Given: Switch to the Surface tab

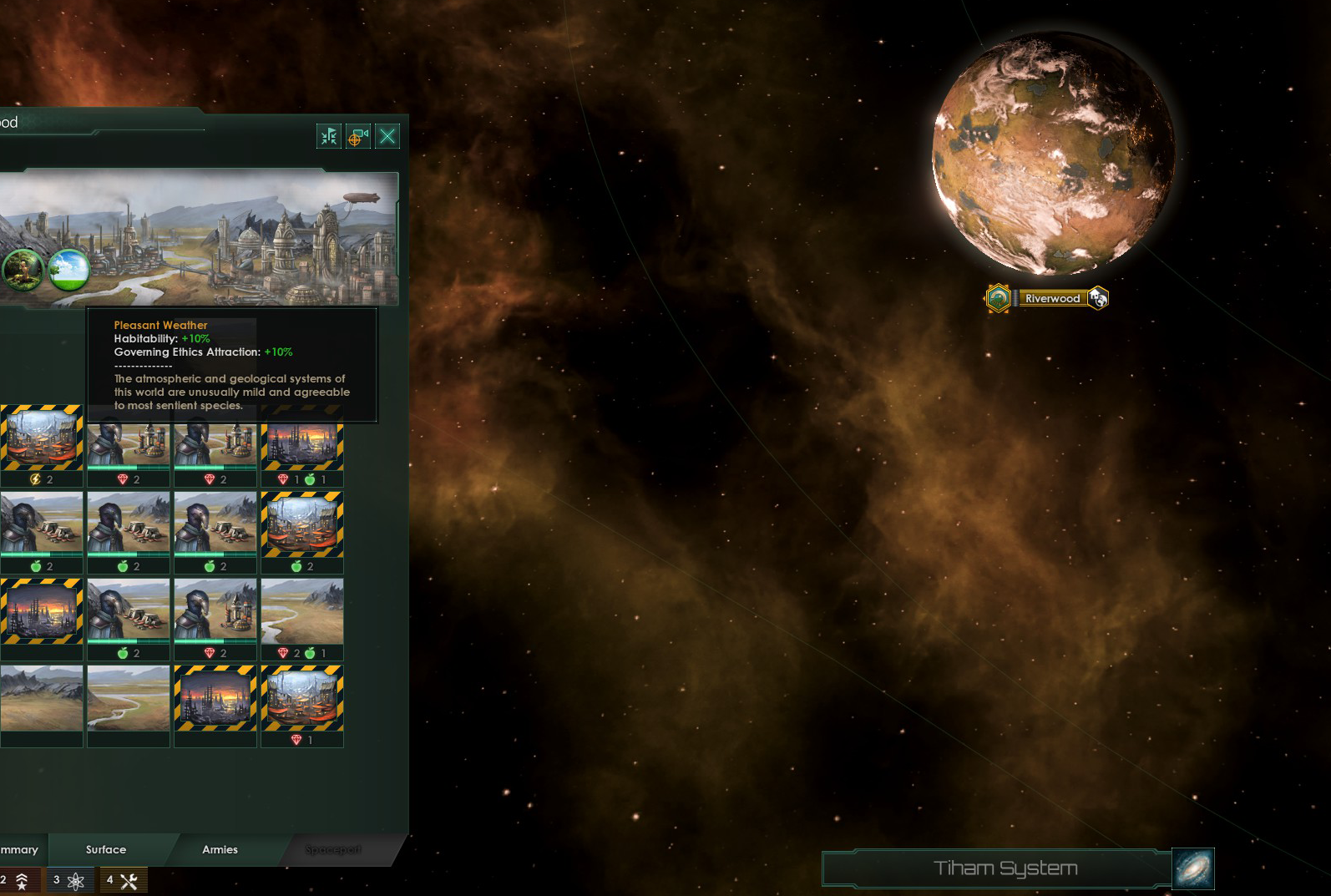Looking at the screenshot, I should [106, 849].
